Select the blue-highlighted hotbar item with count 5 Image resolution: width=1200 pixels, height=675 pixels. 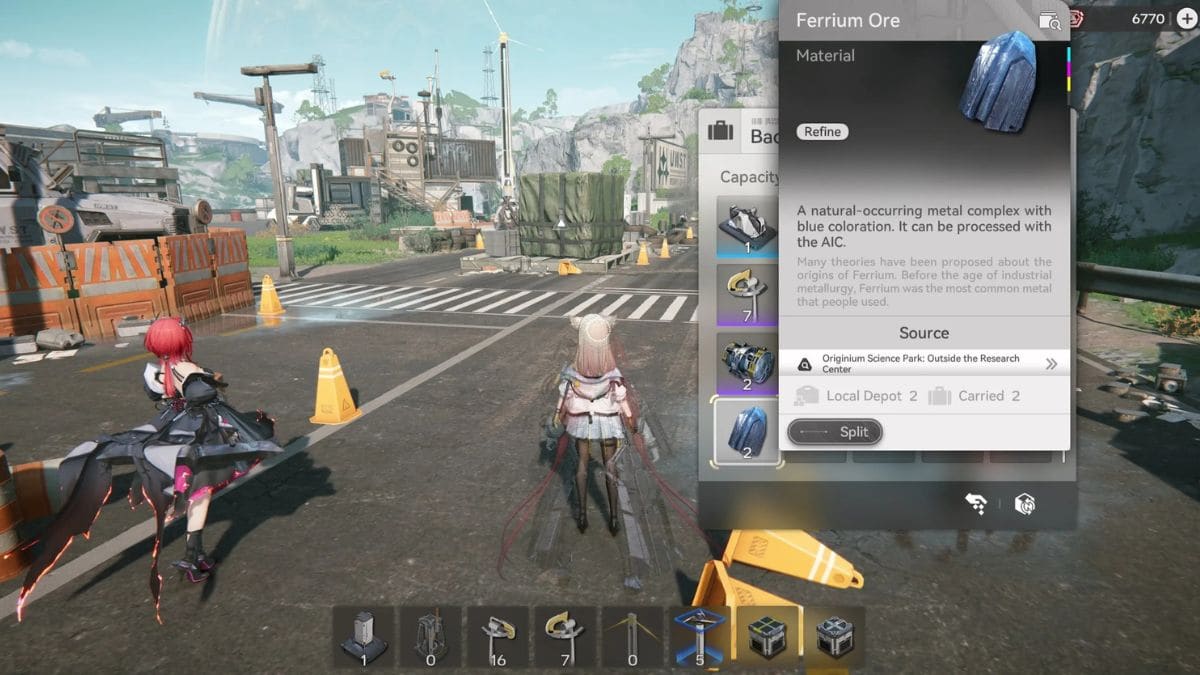699,636
